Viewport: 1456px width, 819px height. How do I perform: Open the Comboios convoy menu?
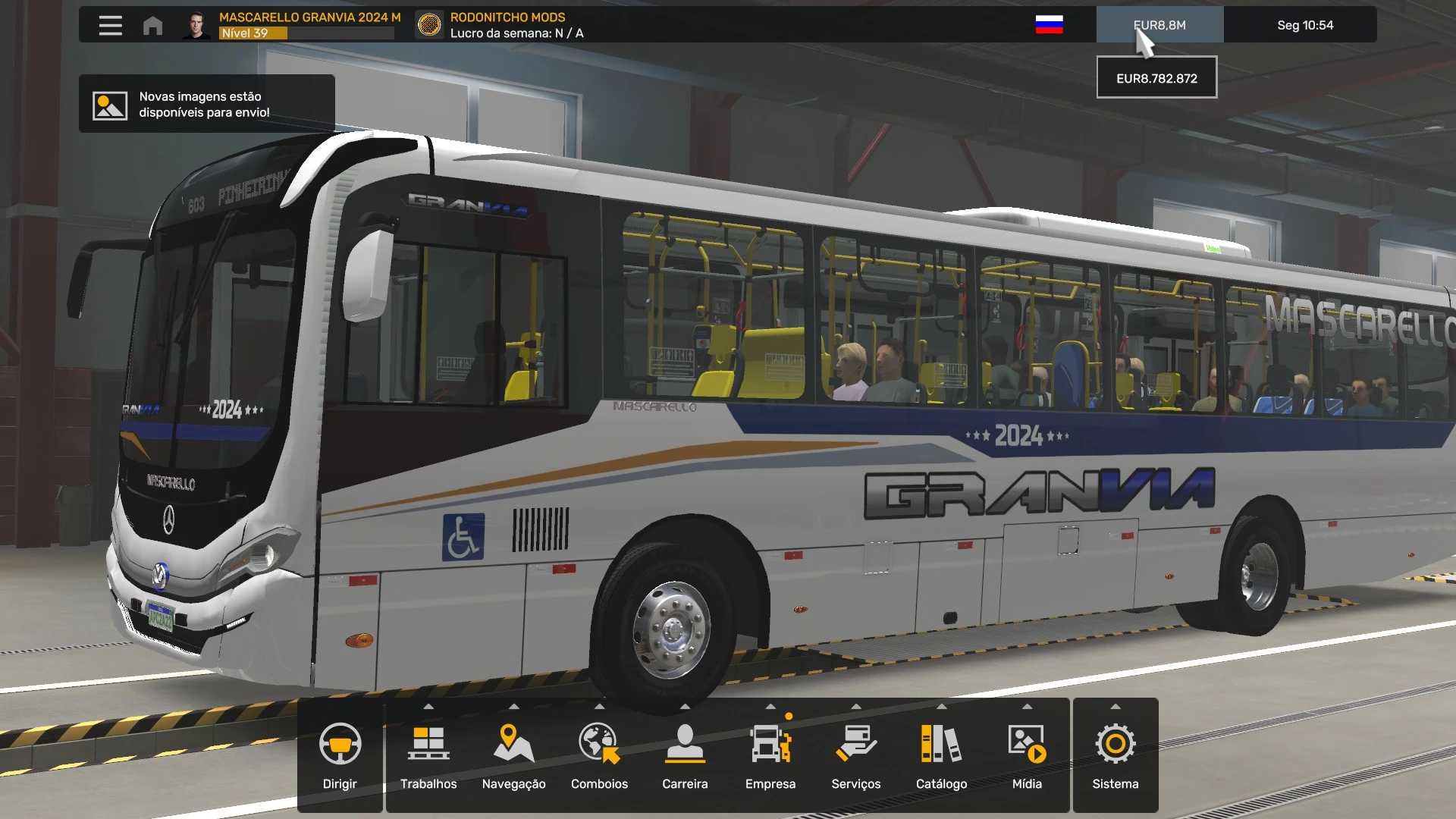pos(599,755)
